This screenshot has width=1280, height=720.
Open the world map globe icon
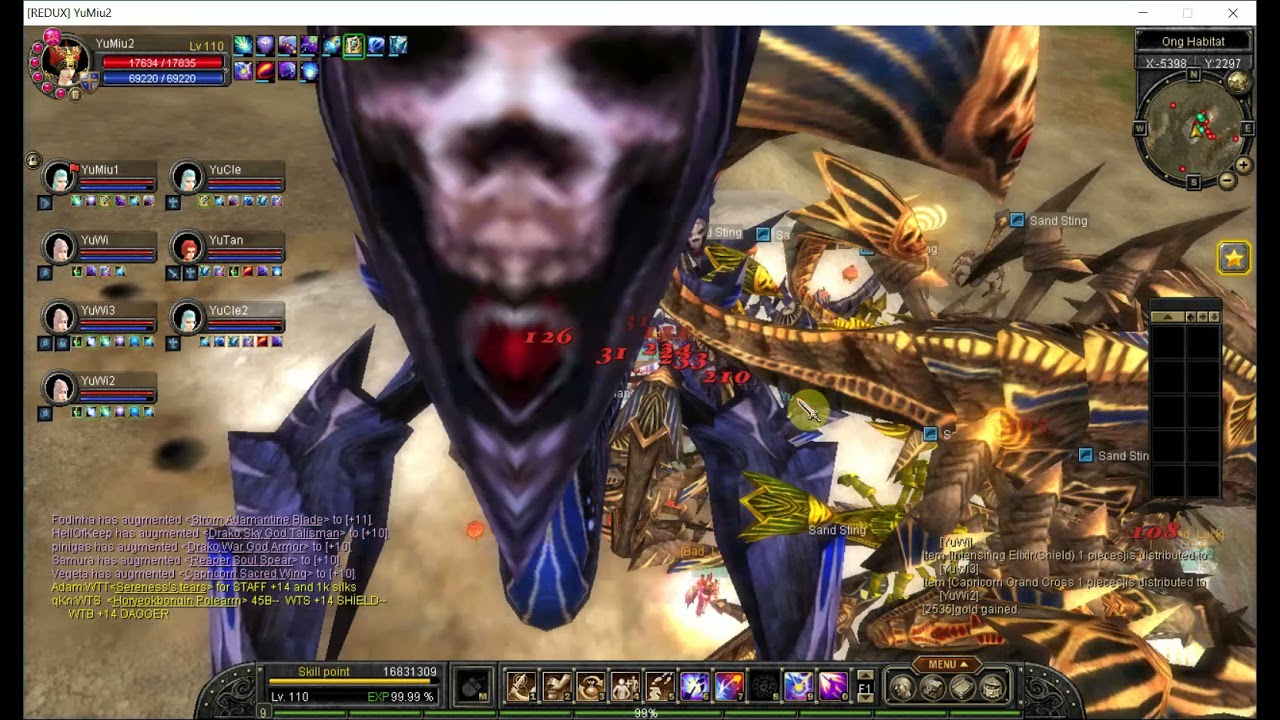[x=1239, y=82]
